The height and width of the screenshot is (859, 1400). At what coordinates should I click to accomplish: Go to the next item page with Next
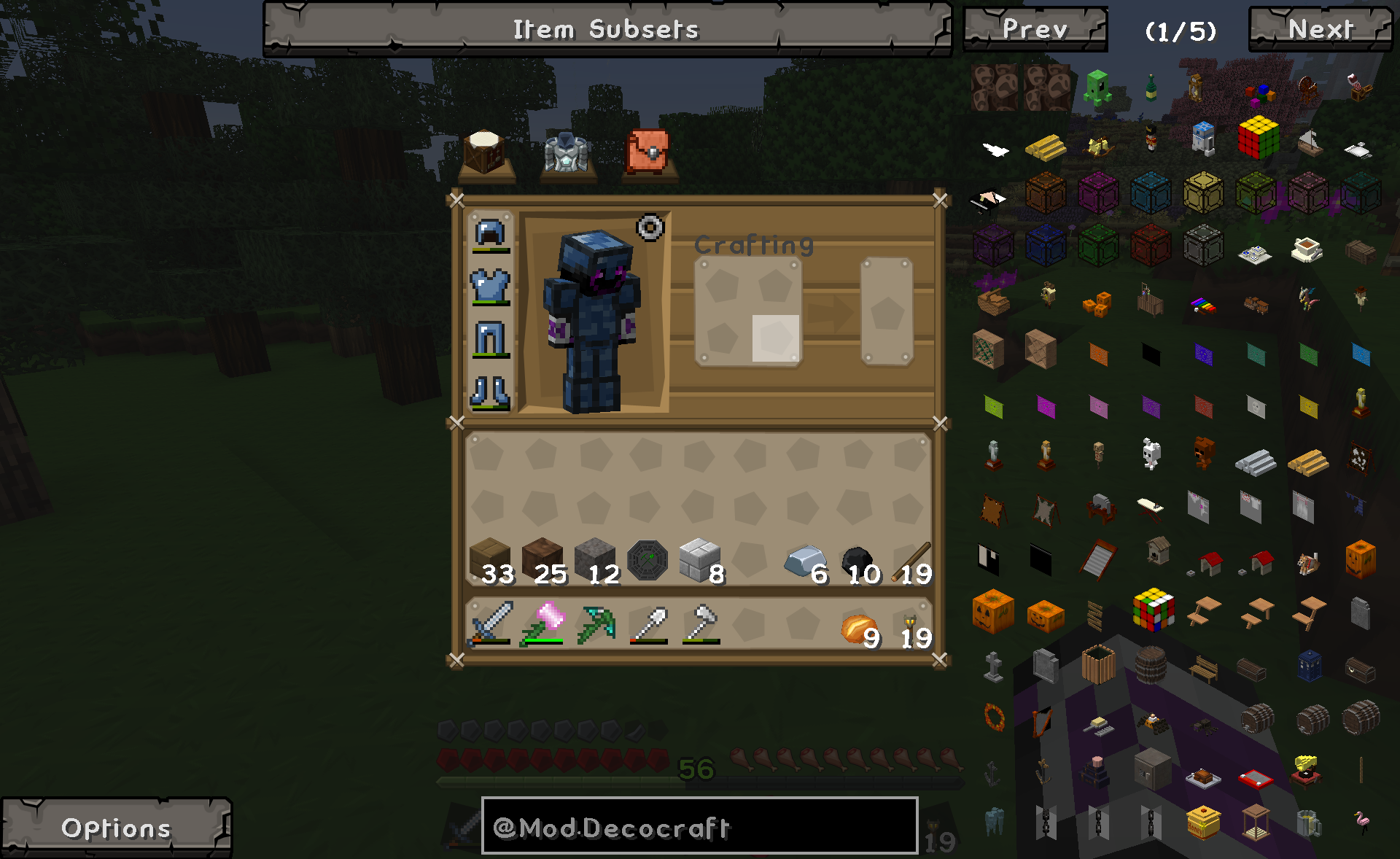(1320, 29)
